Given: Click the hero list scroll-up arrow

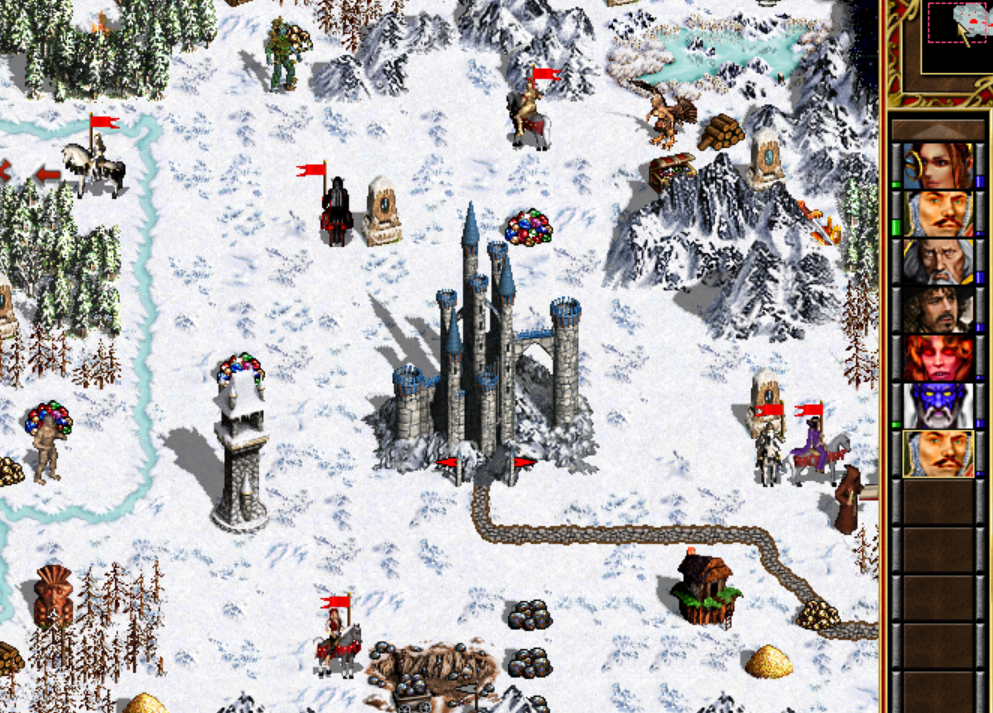Looking at the screenshot, I should pos(938,129).
